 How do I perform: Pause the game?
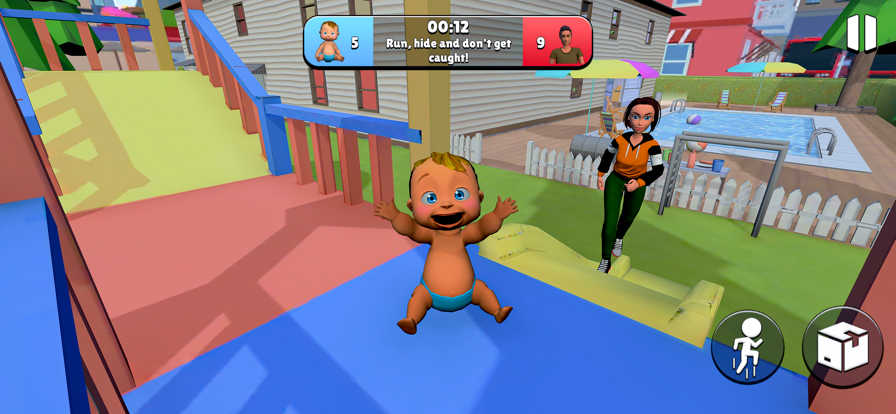[x=860, y=33]
